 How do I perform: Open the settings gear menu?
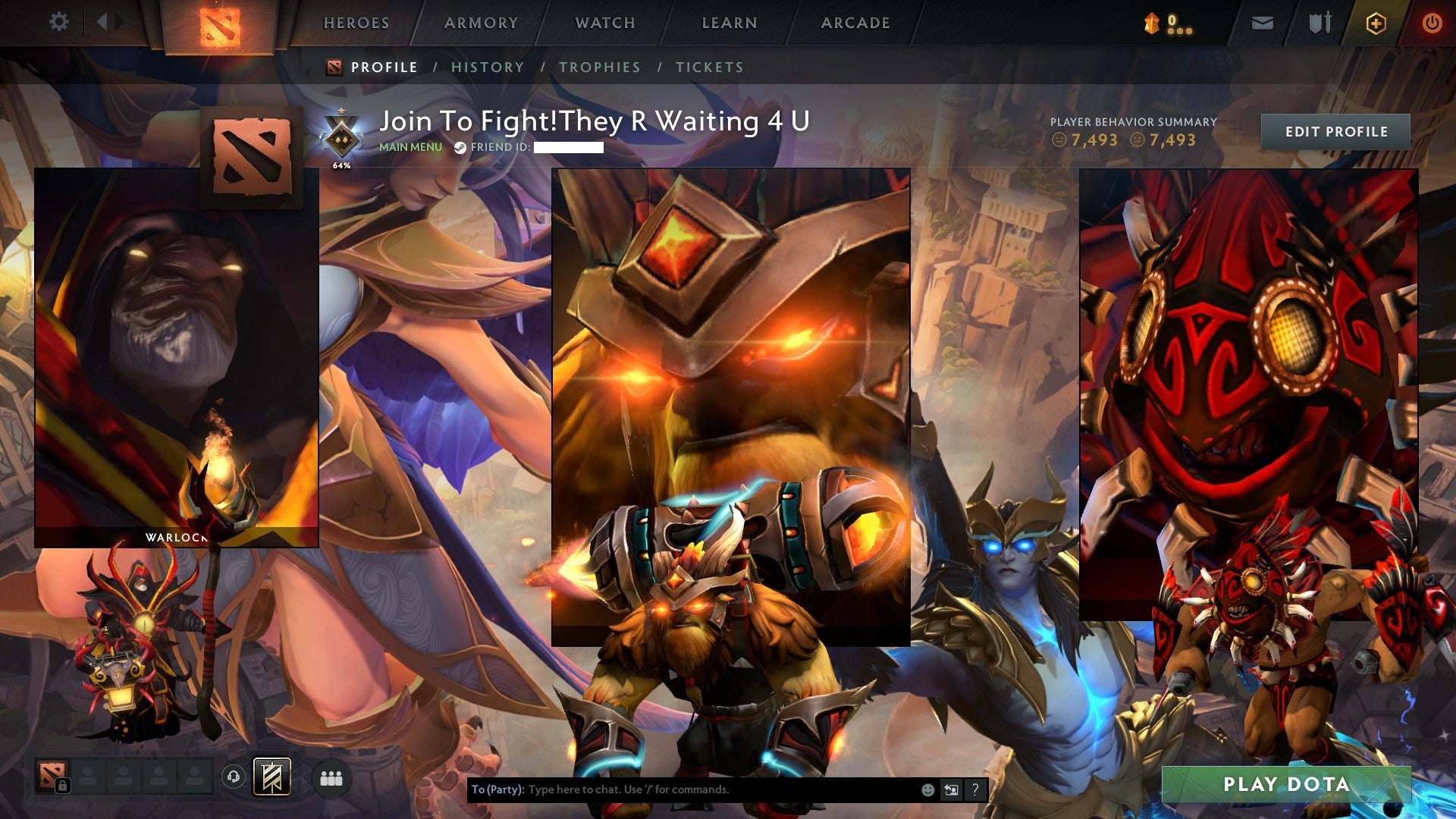(x=59, y=21)
